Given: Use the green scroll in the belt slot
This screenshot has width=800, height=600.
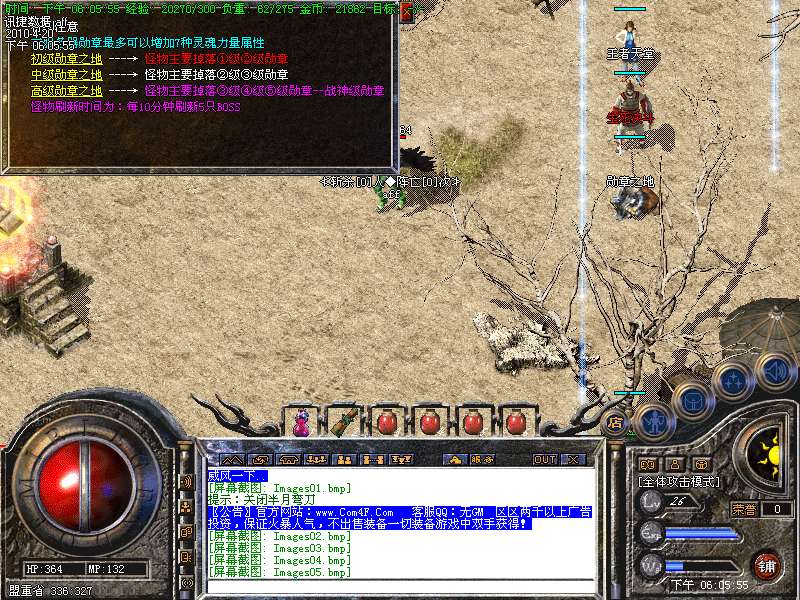Looking at the screenshot, I should [344, 422].
